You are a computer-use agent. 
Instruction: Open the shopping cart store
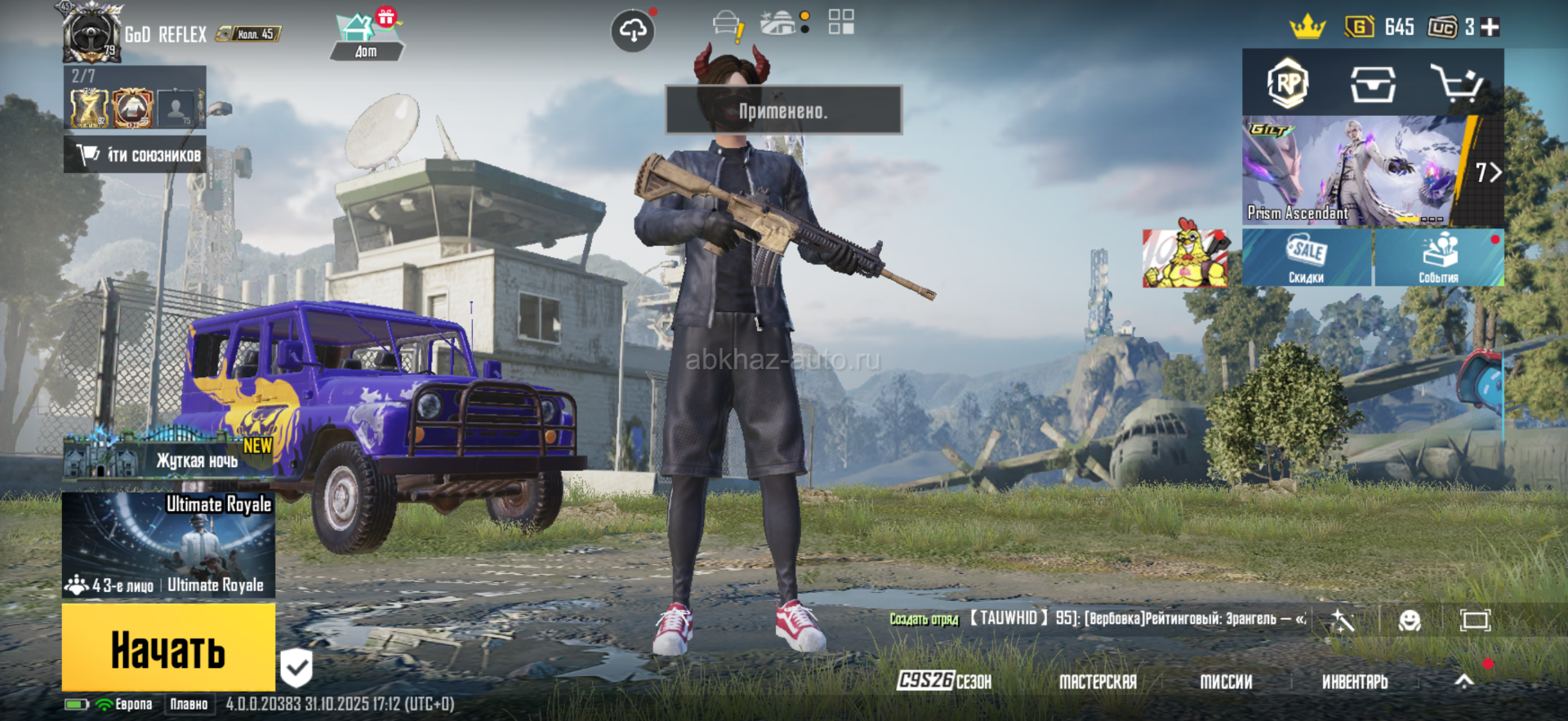tap(1456, 83)
